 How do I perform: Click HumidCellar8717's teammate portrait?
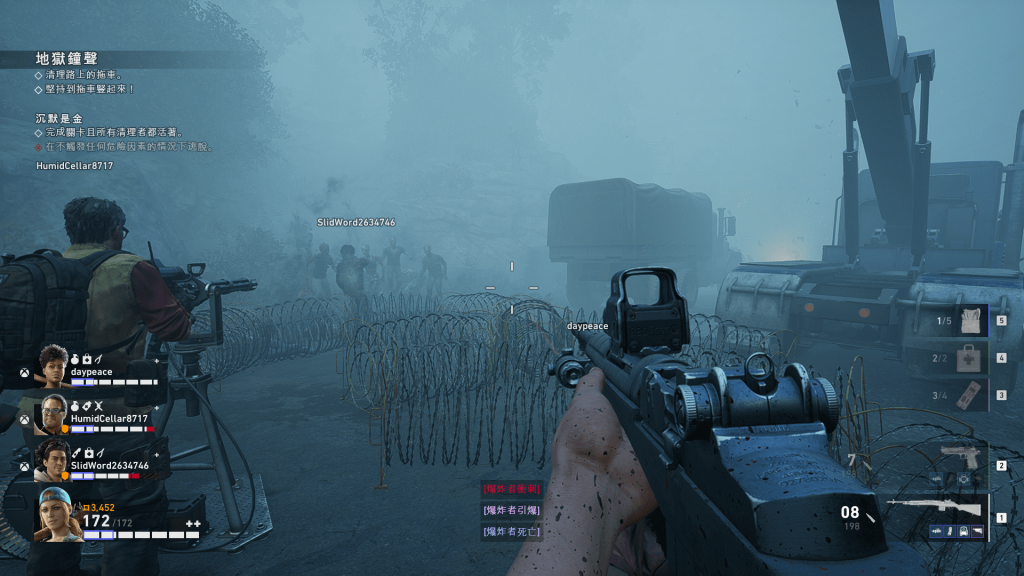[52, 414]
